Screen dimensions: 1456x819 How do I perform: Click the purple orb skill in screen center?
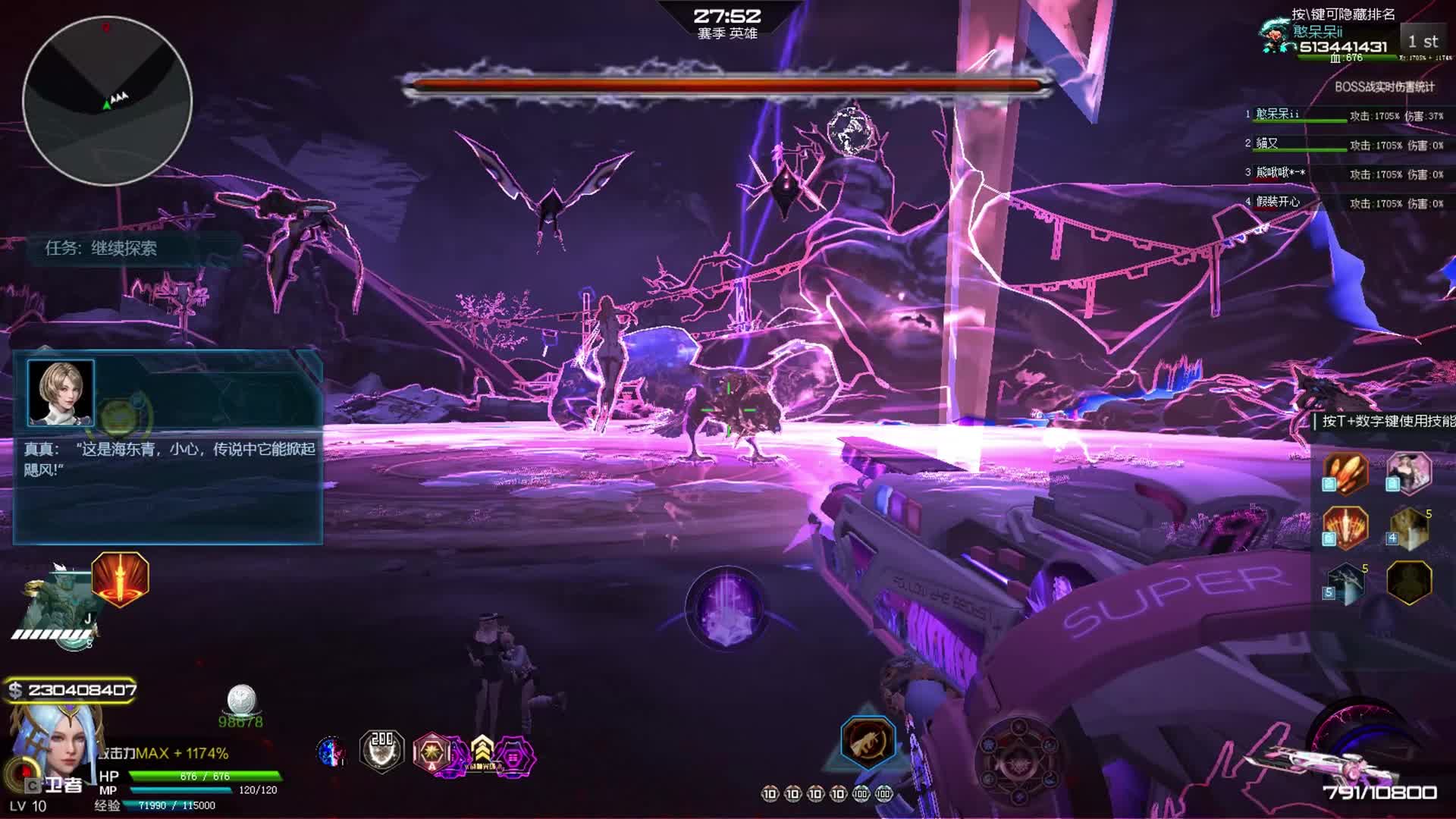pos(726,608)
